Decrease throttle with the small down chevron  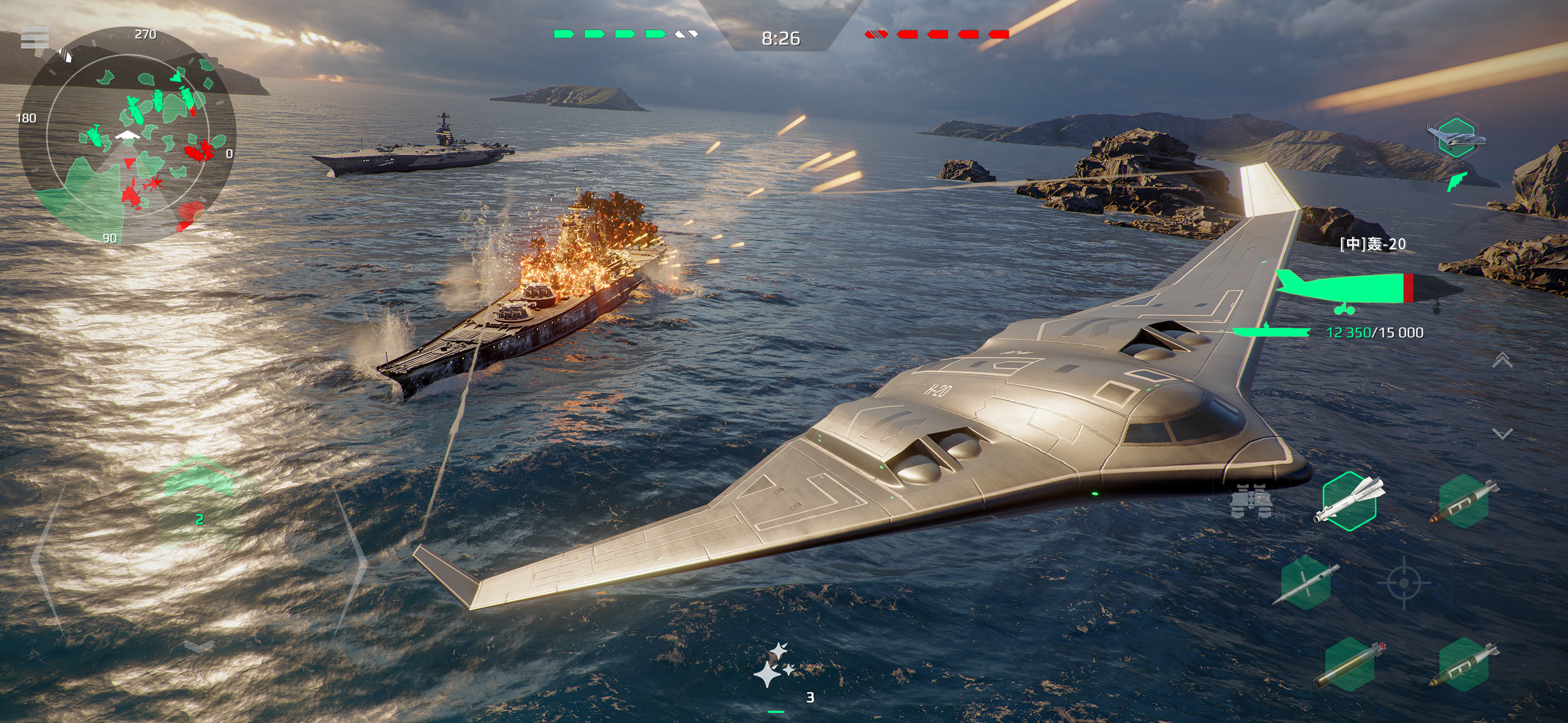pos(199,646)
